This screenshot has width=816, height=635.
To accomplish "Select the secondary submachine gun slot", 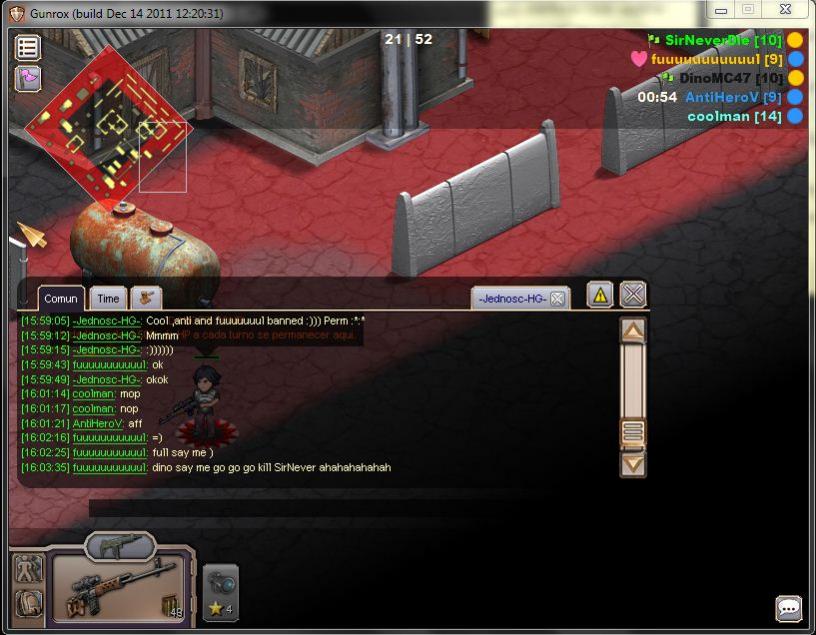I will (120, 546).
